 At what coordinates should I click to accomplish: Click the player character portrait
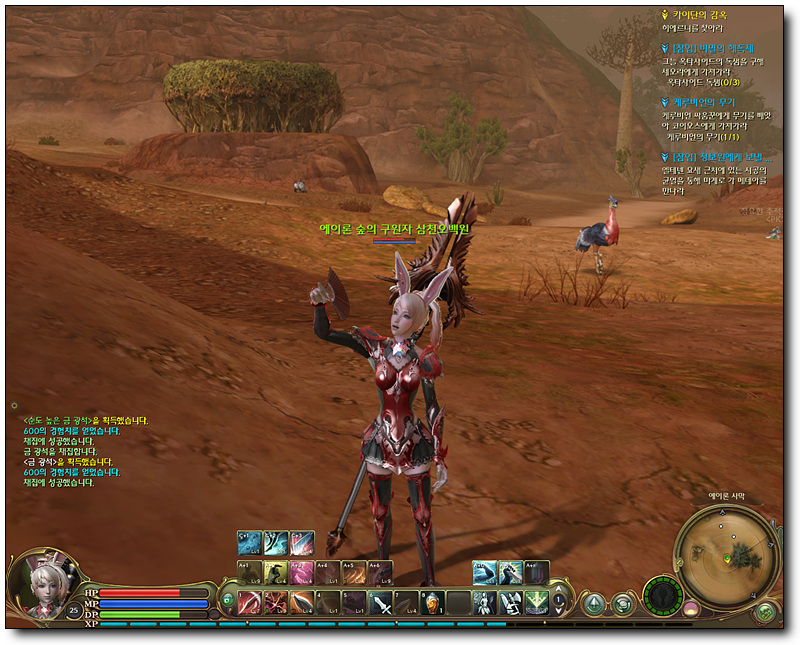42,583
